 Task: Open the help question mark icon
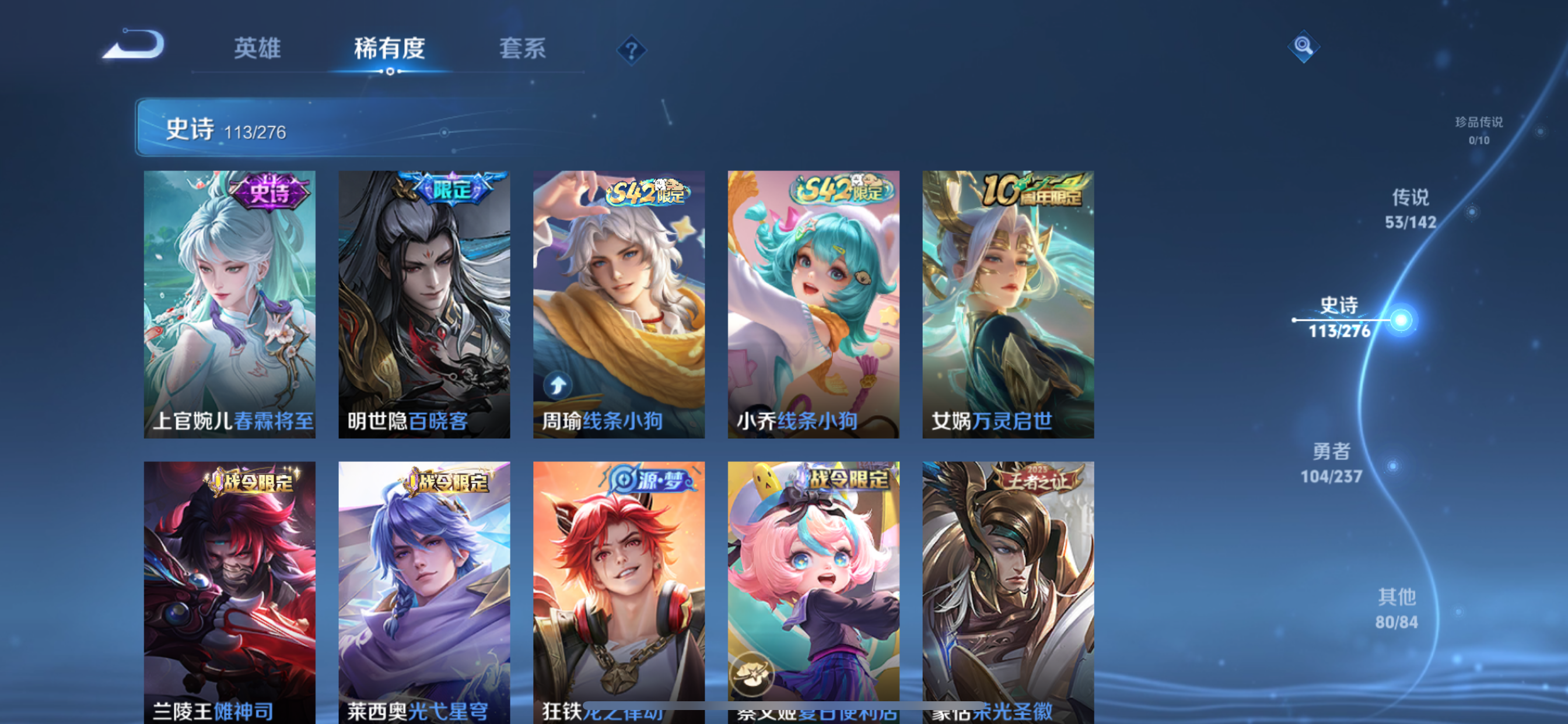632,51
